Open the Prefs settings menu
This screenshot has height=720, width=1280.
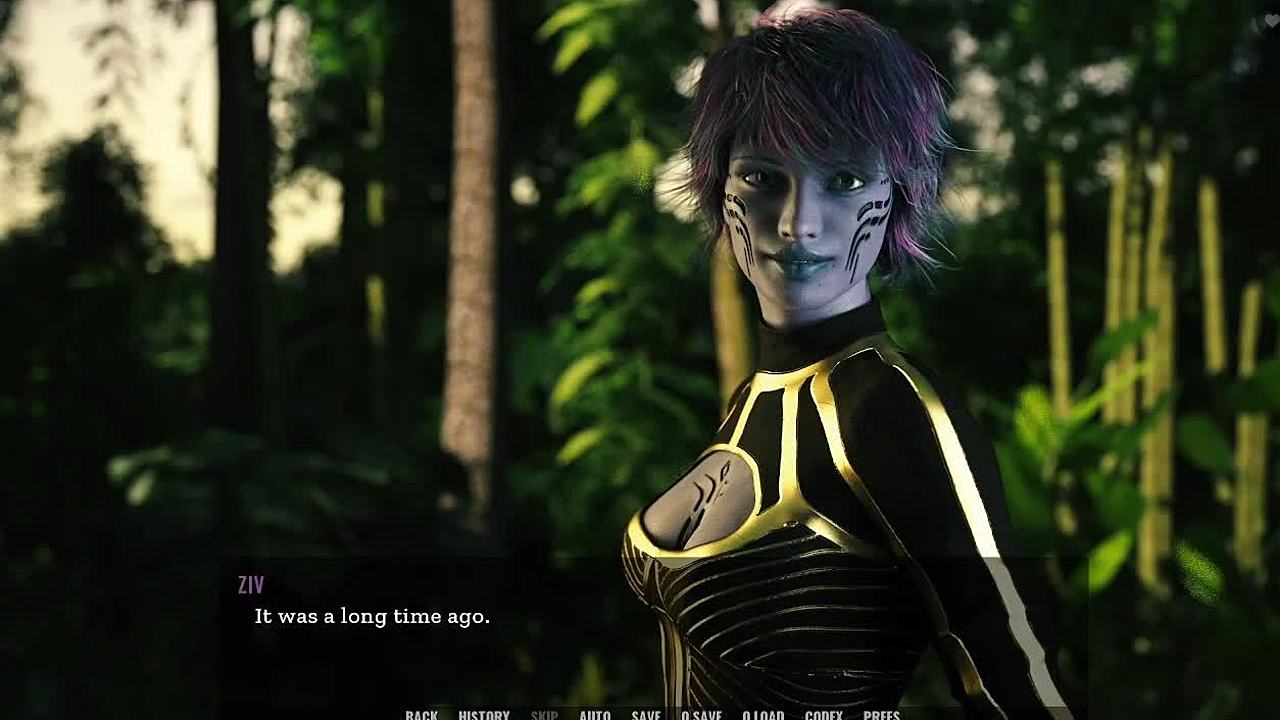(x=881, y=714)
